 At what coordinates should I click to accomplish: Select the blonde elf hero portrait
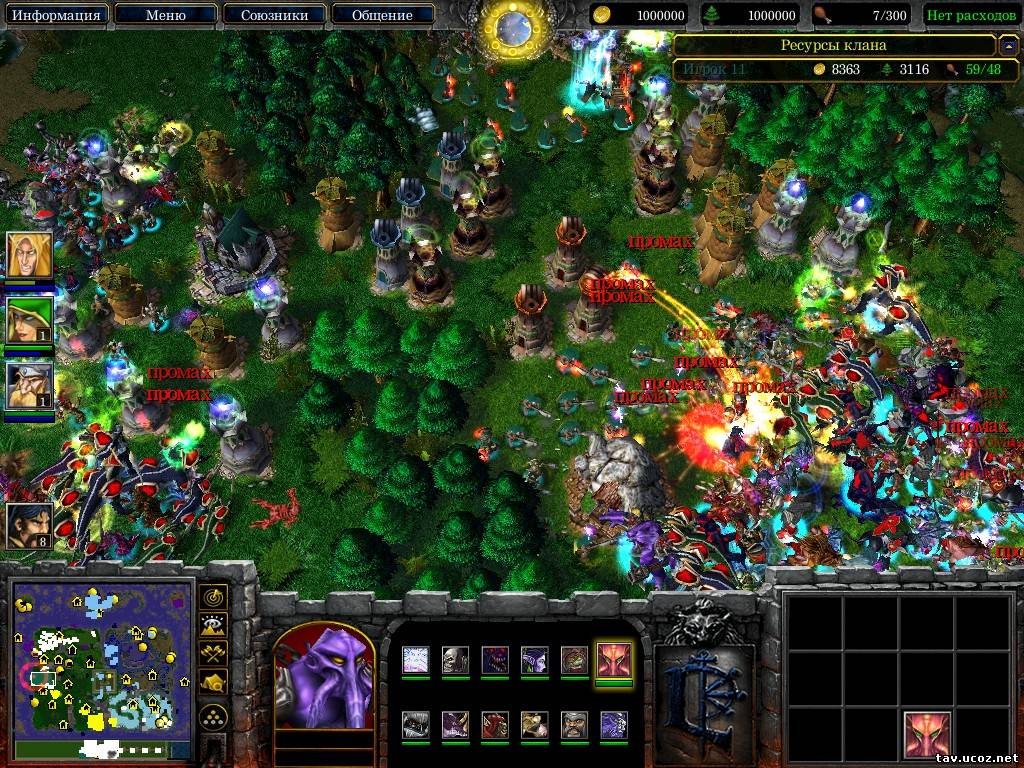click(x=29, y=255)
